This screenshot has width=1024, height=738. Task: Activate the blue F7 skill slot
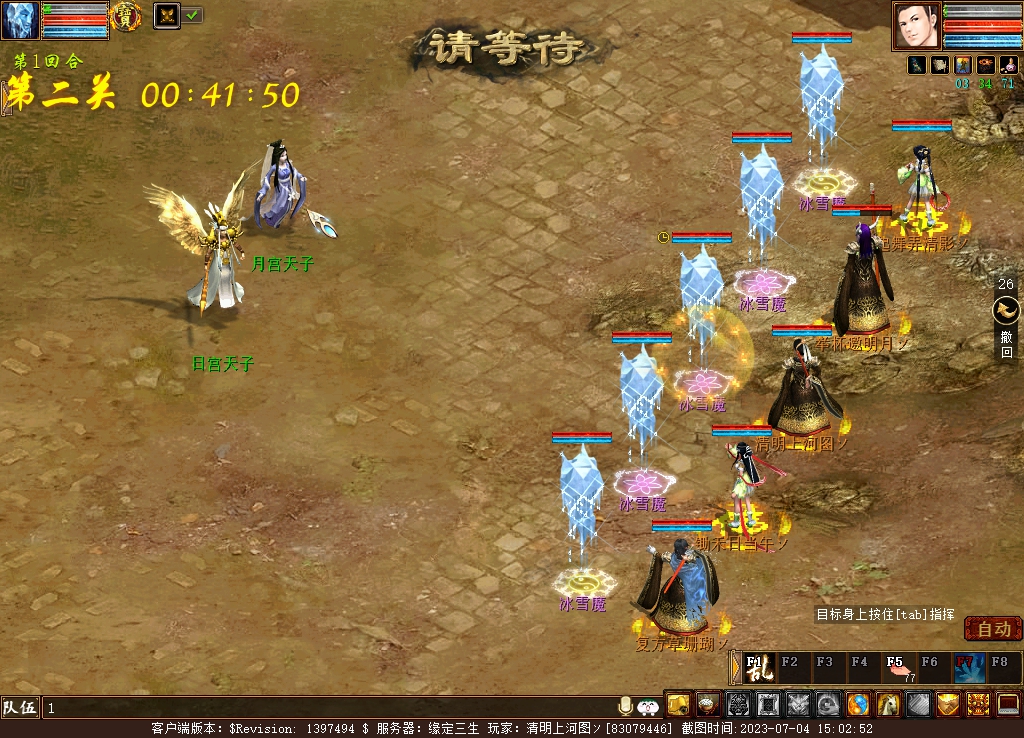968,667
